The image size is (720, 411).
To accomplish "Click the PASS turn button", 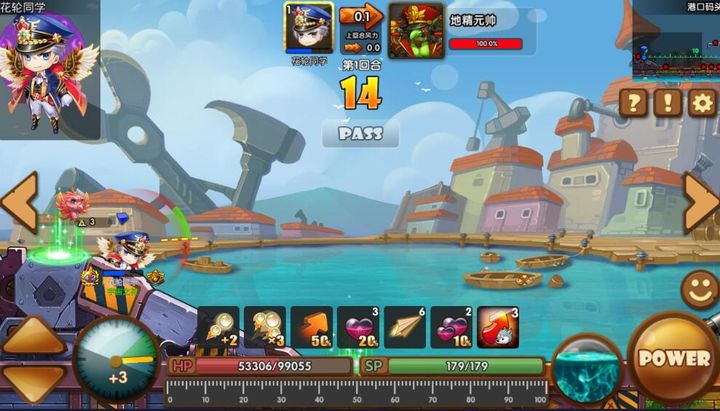I will click(360, 133).
